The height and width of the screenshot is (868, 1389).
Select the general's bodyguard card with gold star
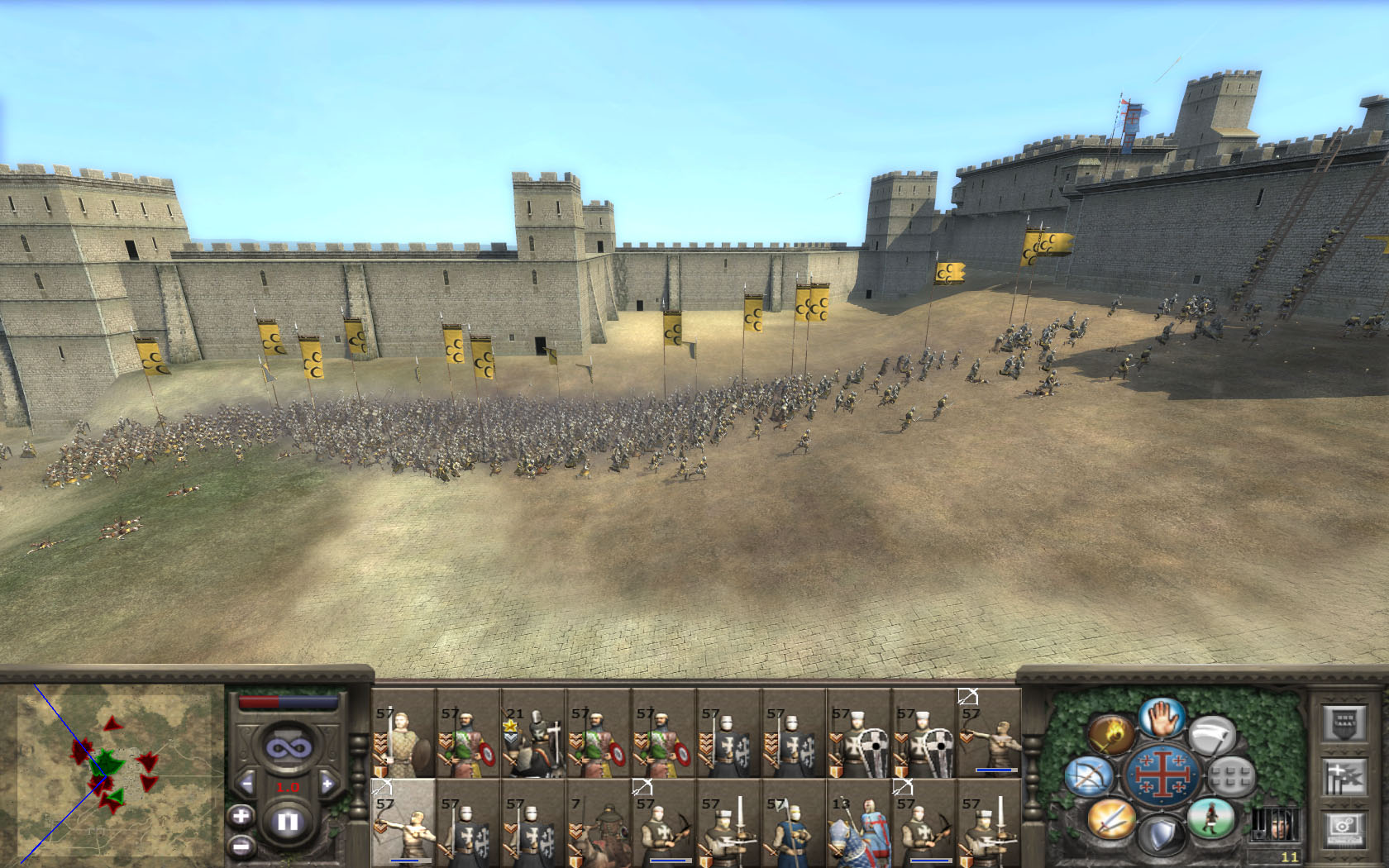533,734
